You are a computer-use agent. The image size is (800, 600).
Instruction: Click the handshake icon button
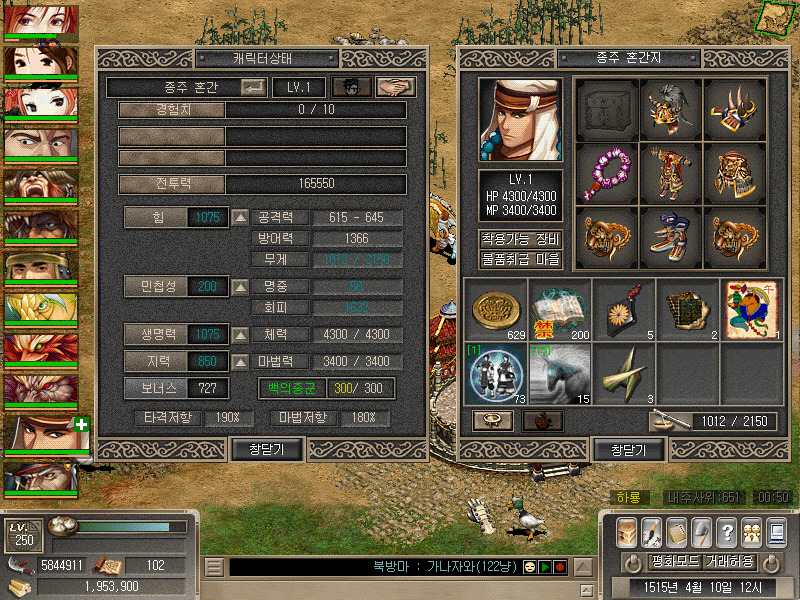point(396,87)
